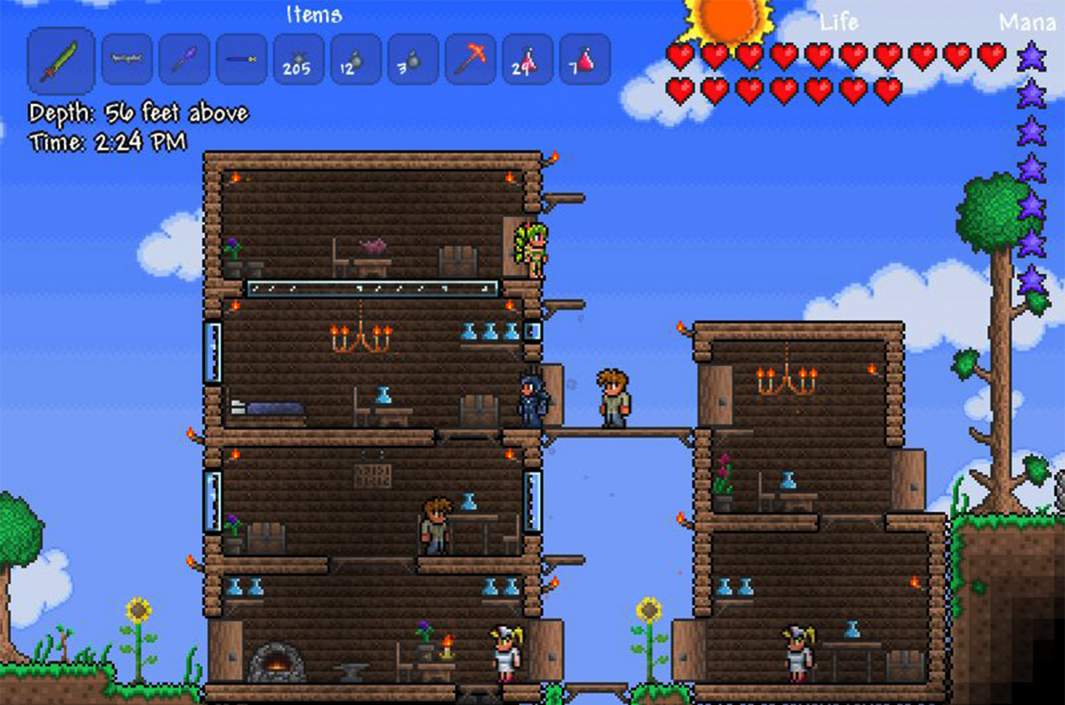This screenshot has height=705, width=1065.
Task: Select the bomb stack of 3
Action: point(412,60)
